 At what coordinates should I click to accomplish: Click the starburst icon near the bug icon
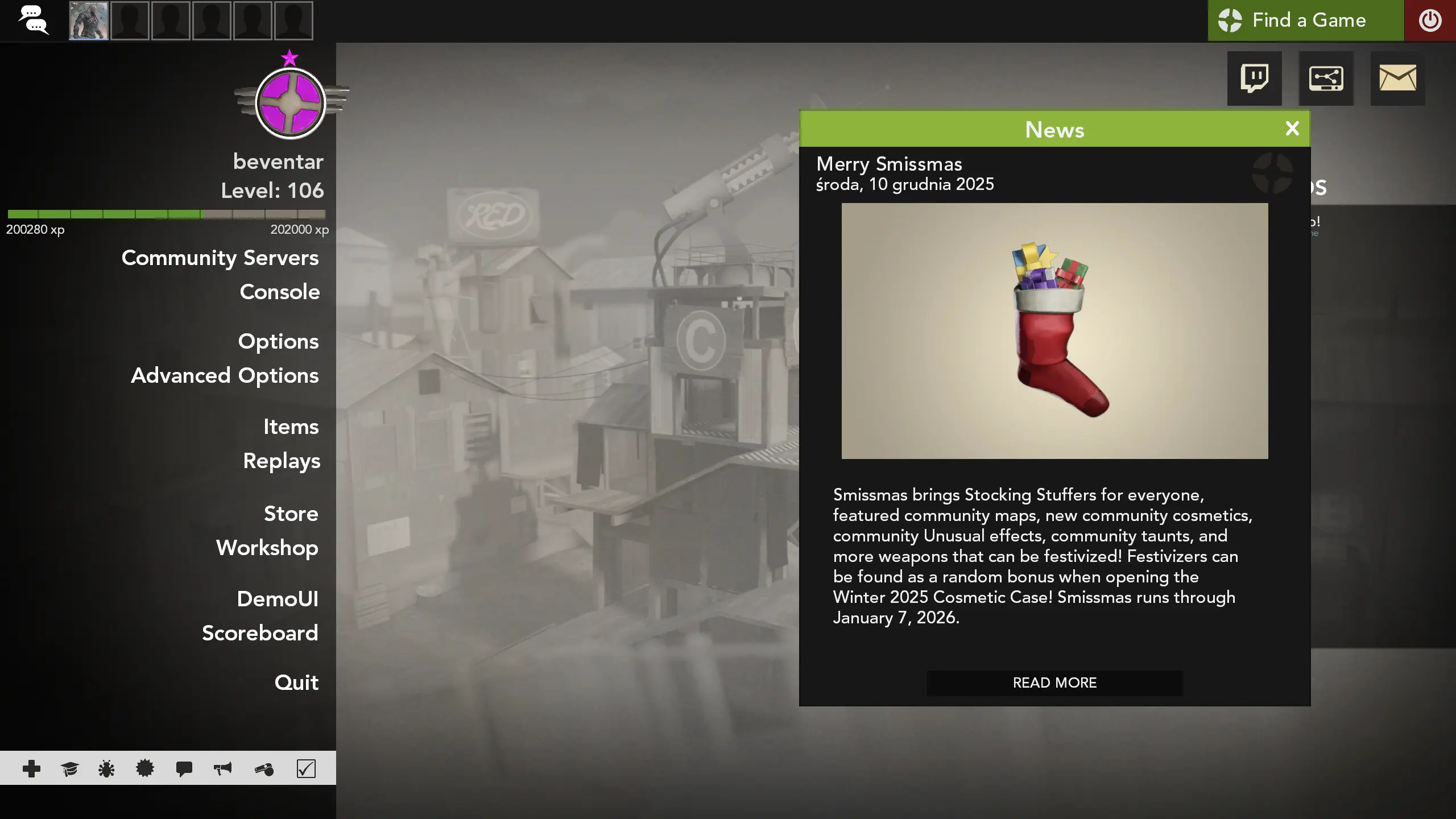coord(145,768)
